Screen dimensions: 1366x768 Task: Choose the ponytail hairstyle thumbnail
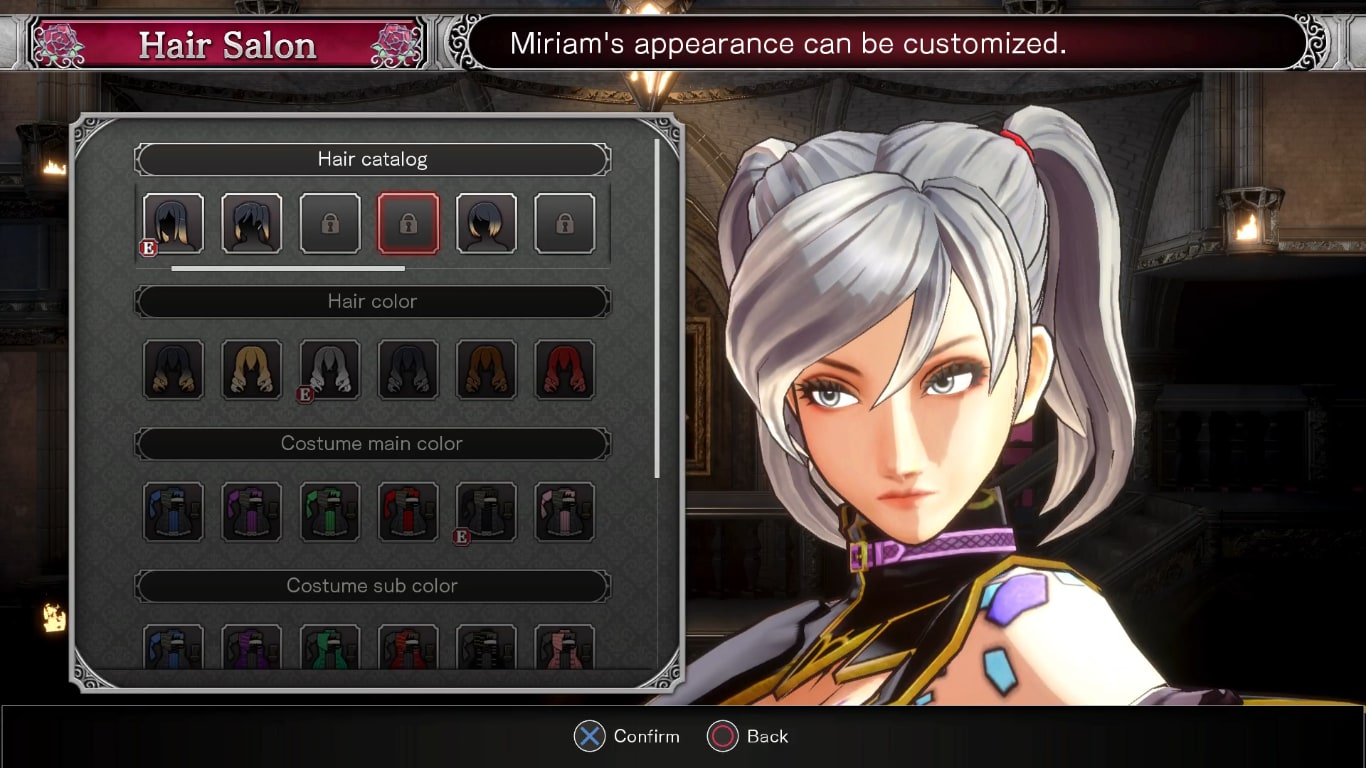252,223
